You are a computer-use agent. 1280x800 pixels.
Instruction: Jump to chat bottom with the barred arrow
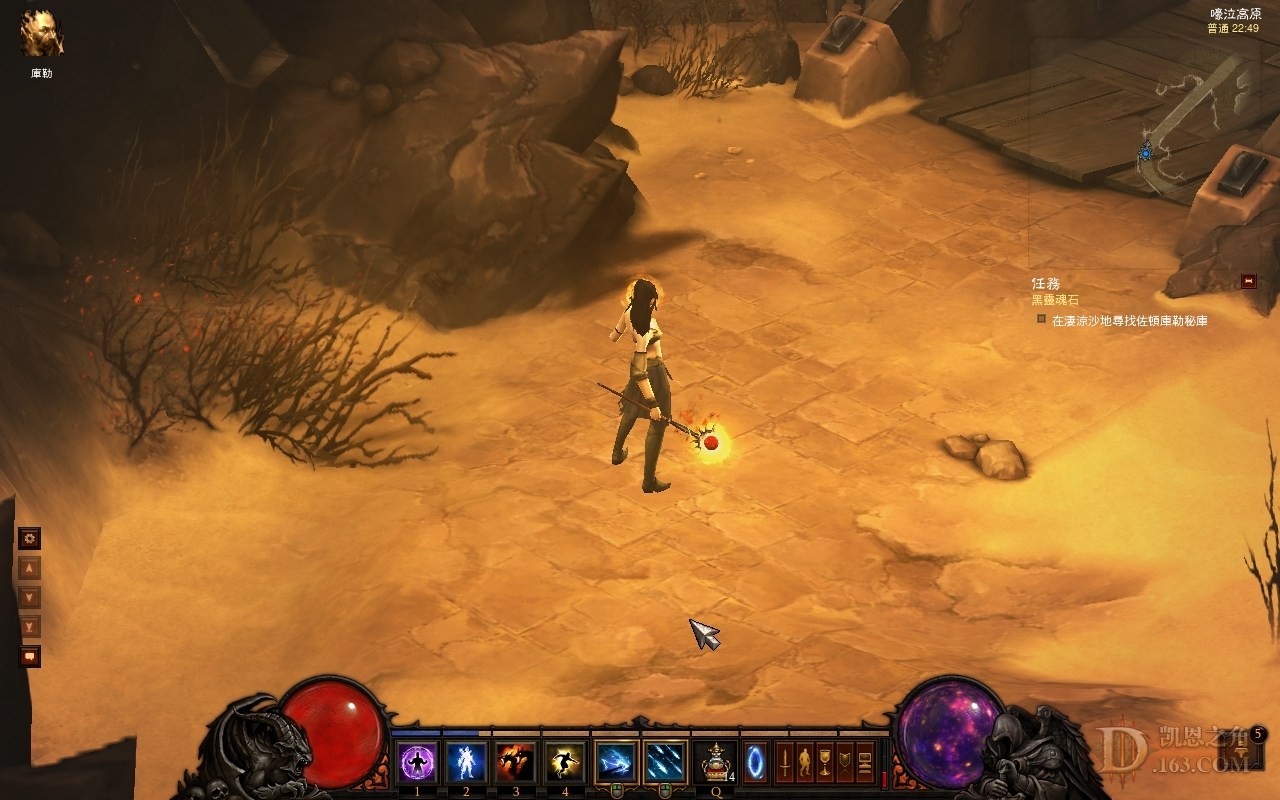30,627
